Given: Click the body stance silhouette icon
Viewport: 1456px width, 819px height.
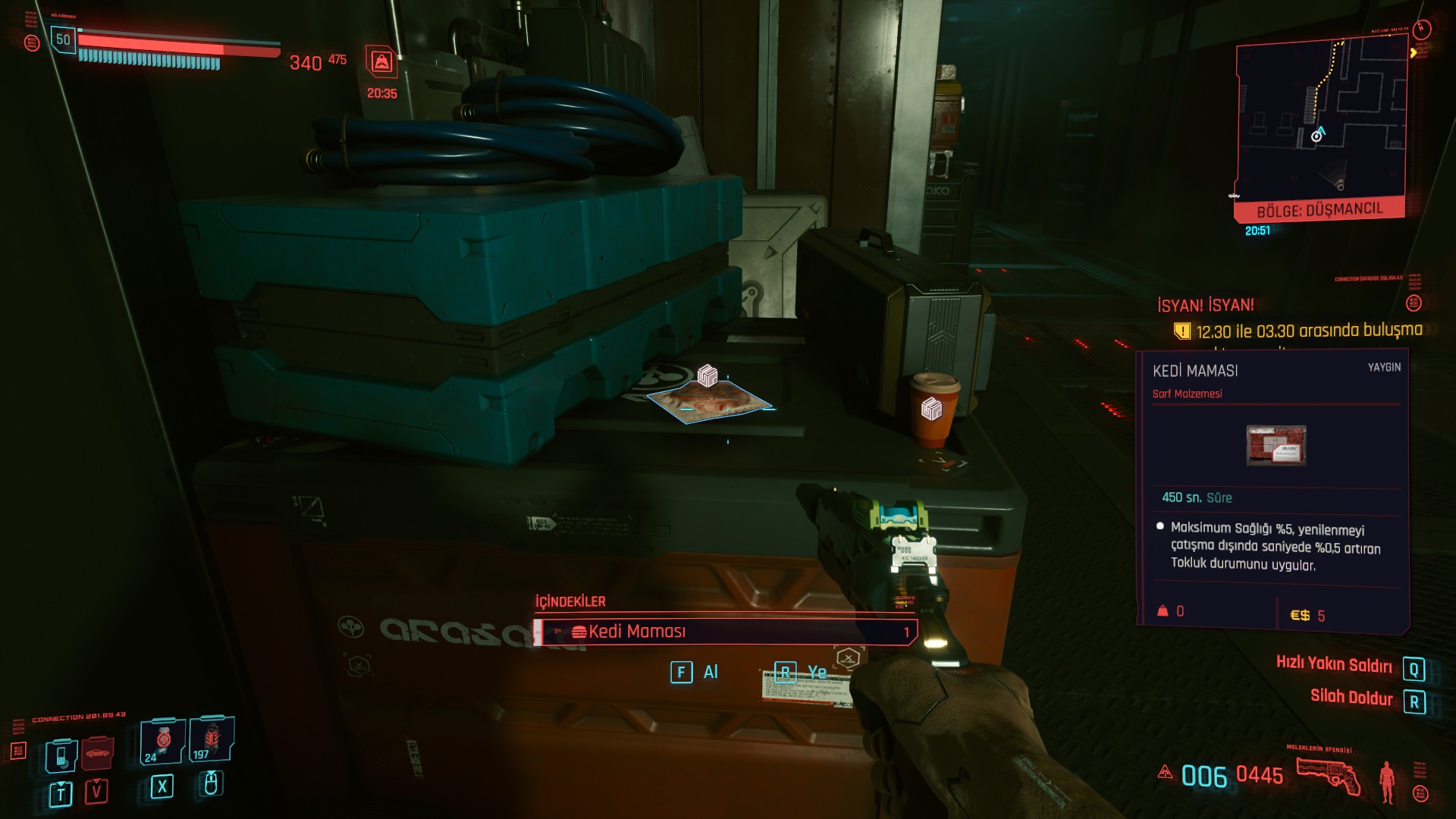Looking at the screenshot, I should pyautogui.click(x=1387, y=781).
